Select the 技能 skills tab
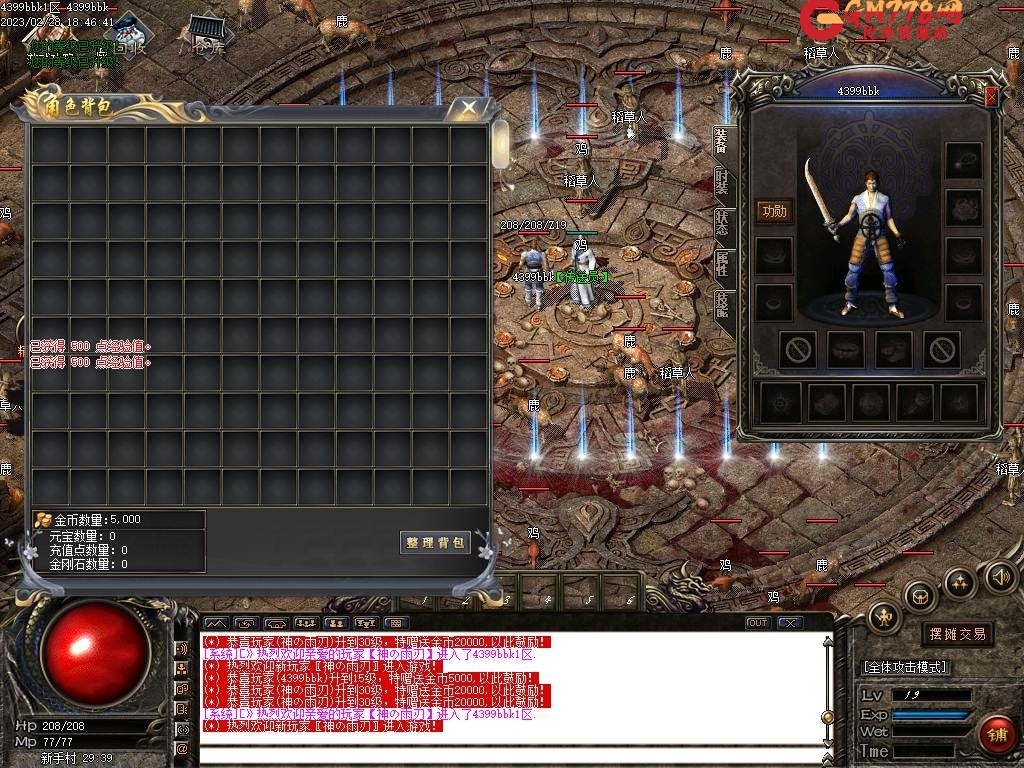 click(722, 304)
